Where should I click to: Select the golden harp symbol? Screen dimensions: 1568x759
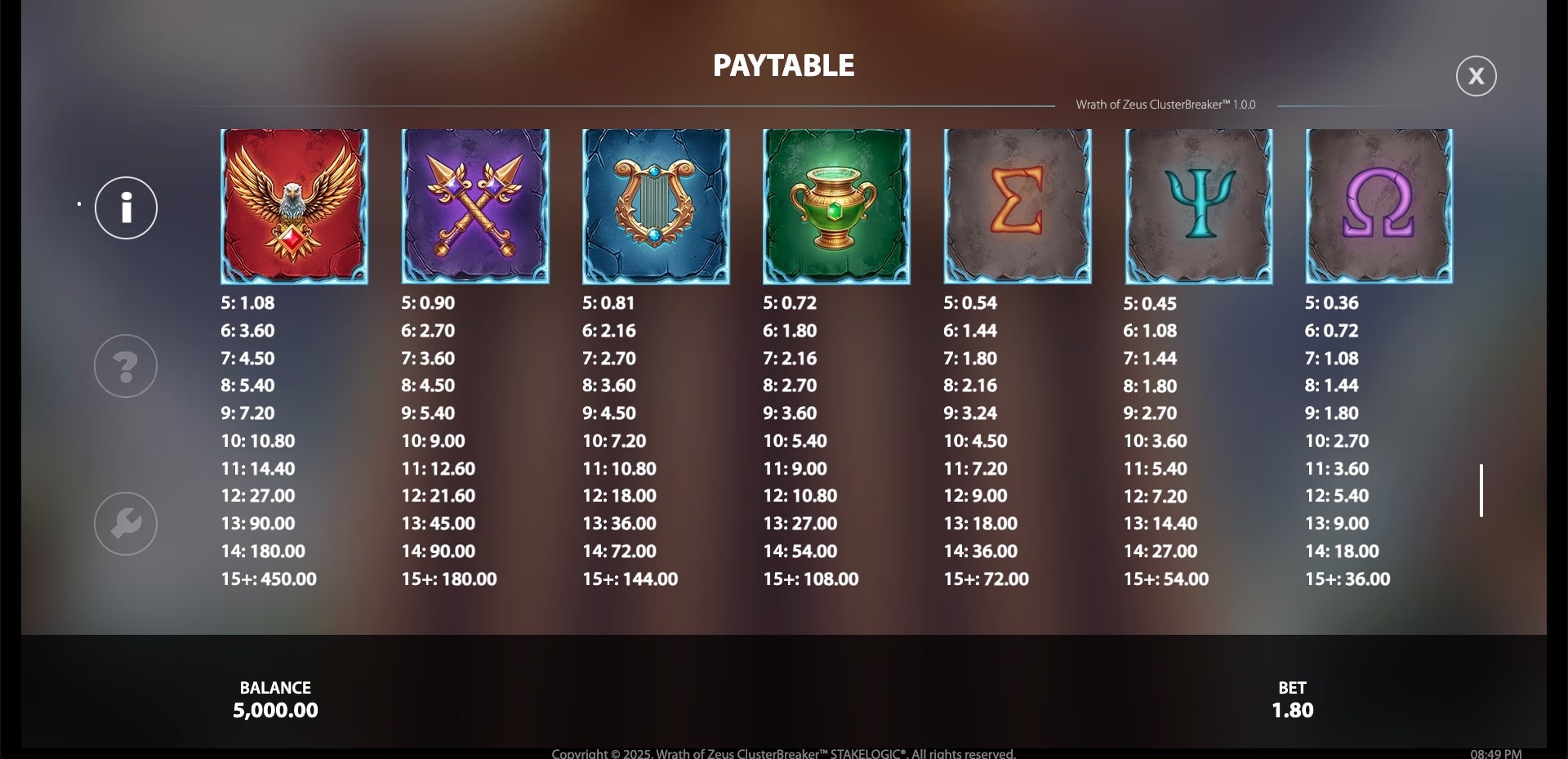coord(657,205)
